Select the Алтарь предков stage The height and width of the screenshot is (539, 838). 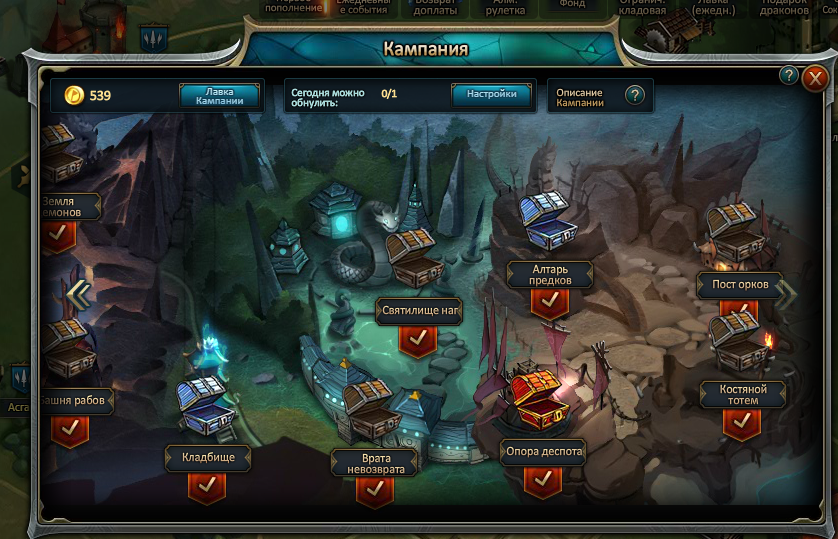pos(549,274)
